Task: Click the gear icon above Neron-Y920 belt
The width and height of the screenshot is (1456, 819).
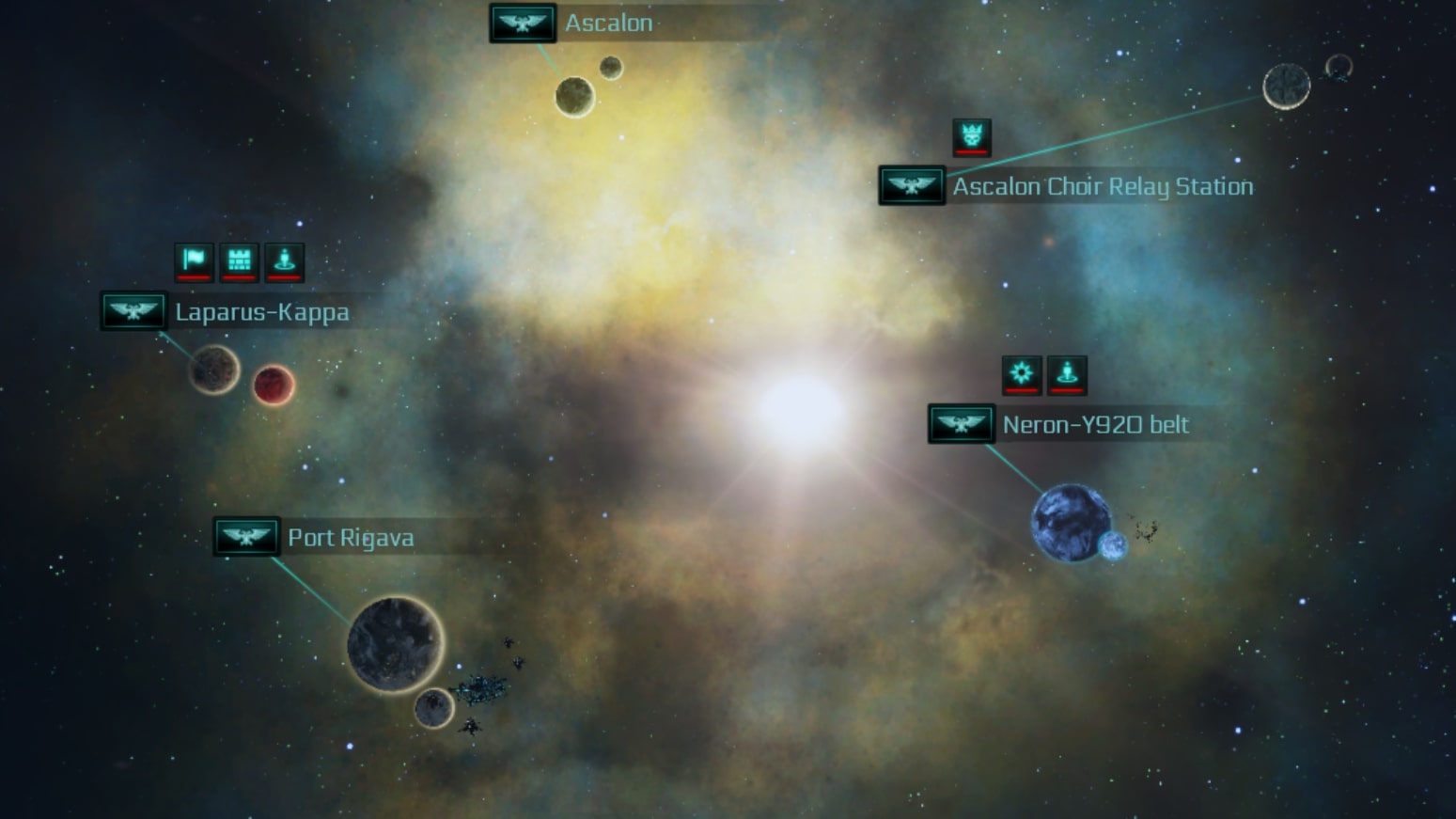Action: coord(1022,373)
